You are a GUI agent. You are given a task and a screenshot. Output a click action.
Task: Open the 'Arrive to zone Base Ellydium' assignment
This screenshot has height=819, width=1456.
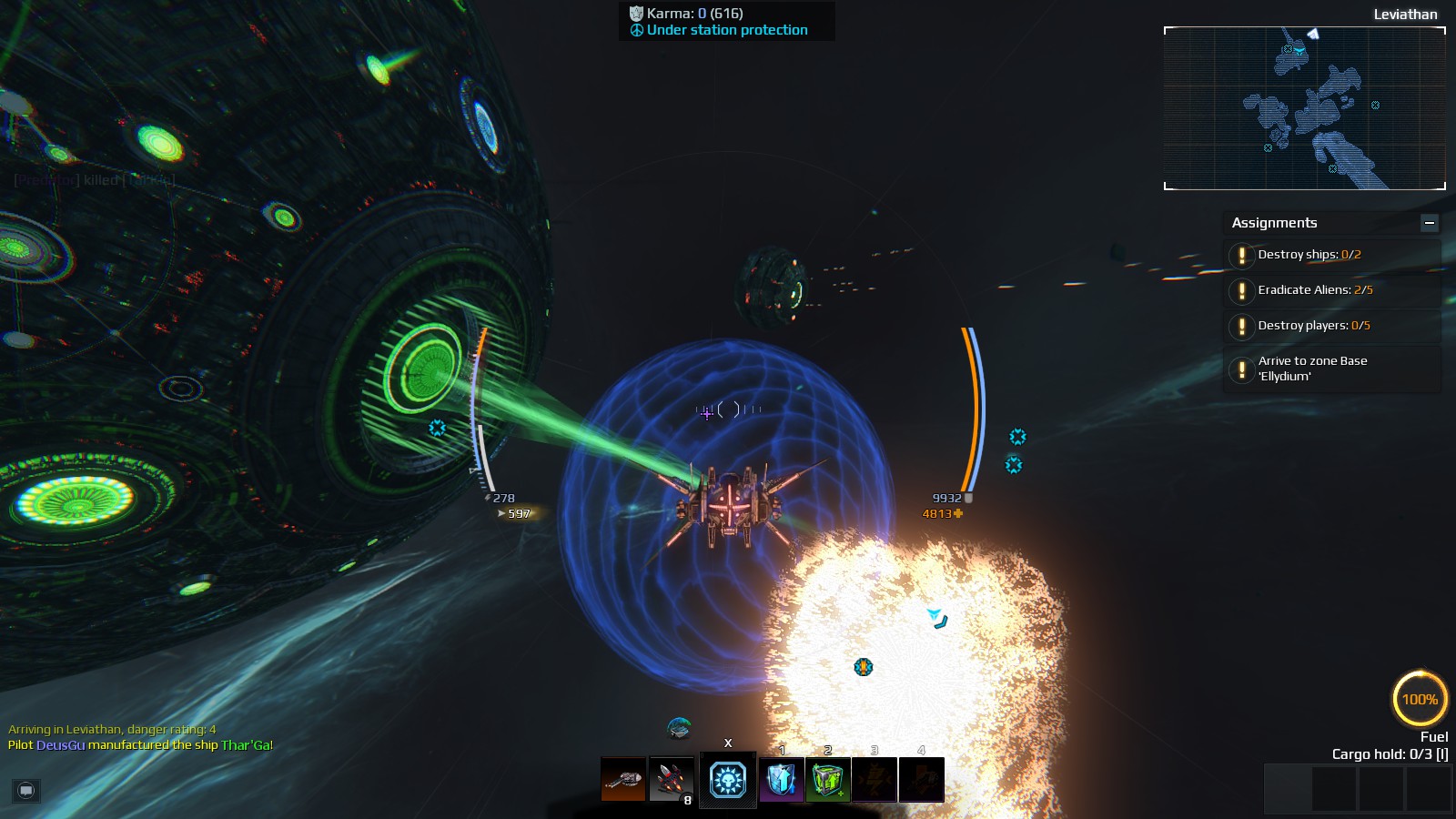point(1312,369)
